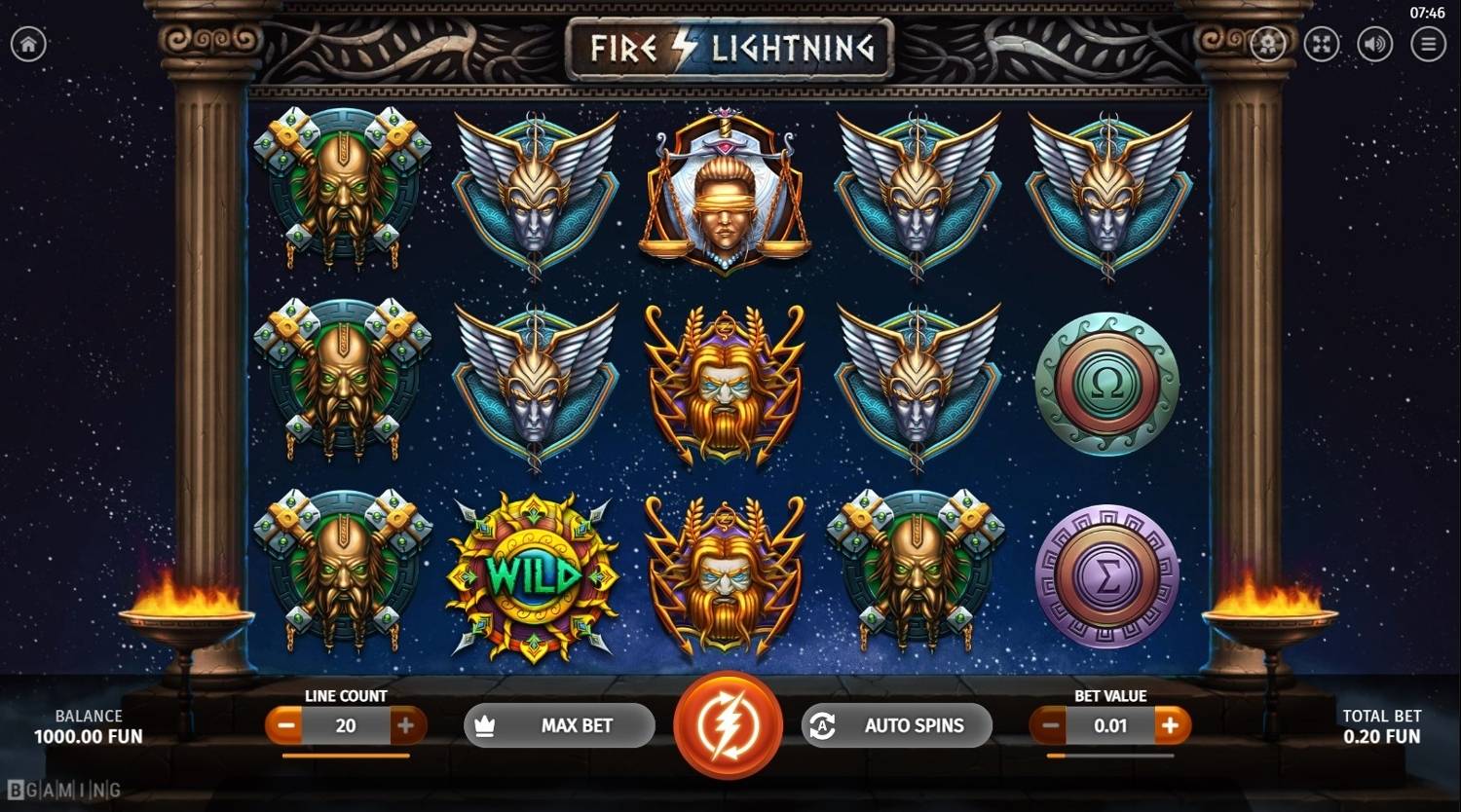Screen dimensions: 1461x812
Task: Click the AUTO SPINS button
Action: tap(911, 724)
